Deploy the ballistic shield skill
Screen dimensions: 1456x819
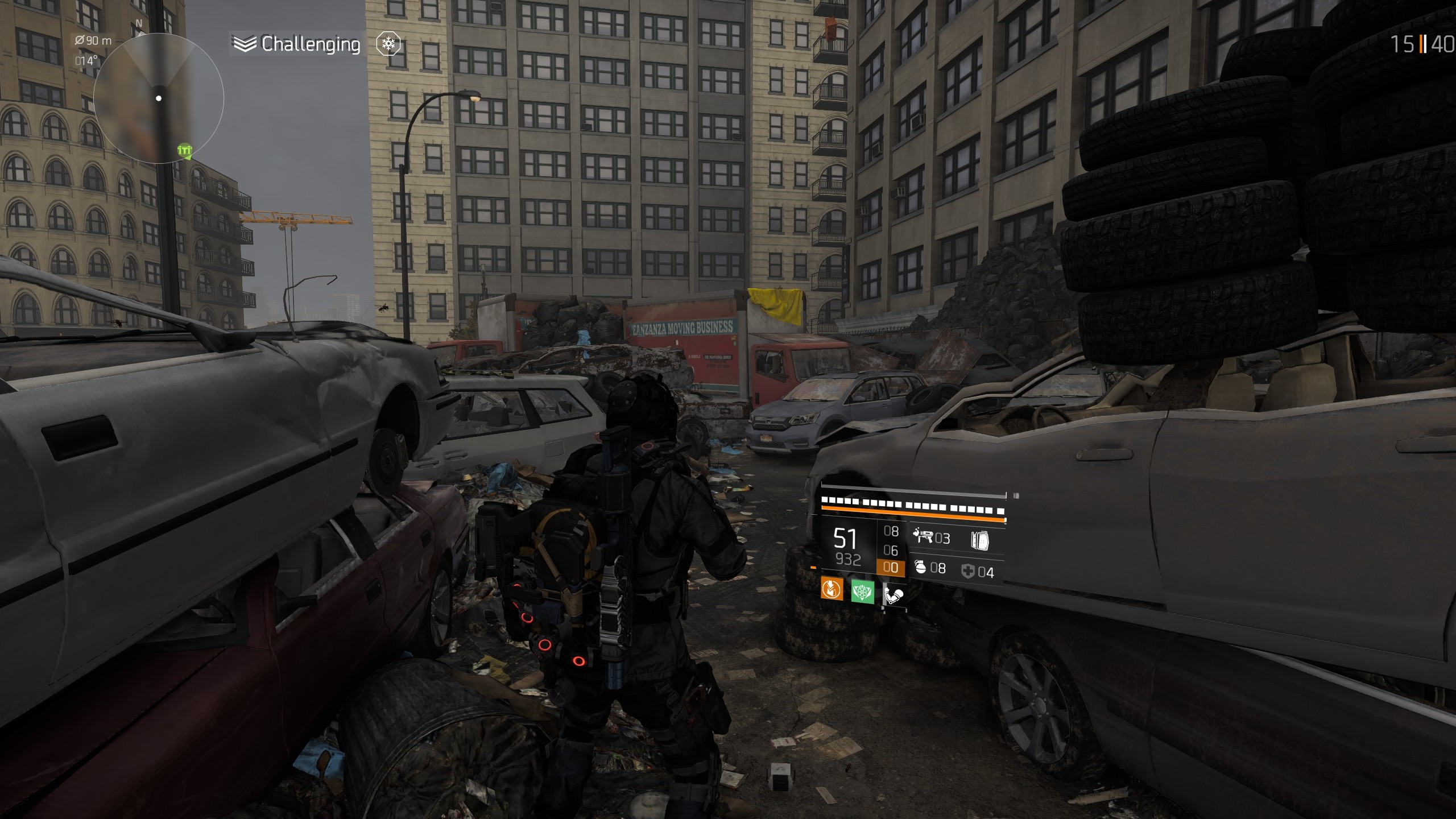(979, 540)
